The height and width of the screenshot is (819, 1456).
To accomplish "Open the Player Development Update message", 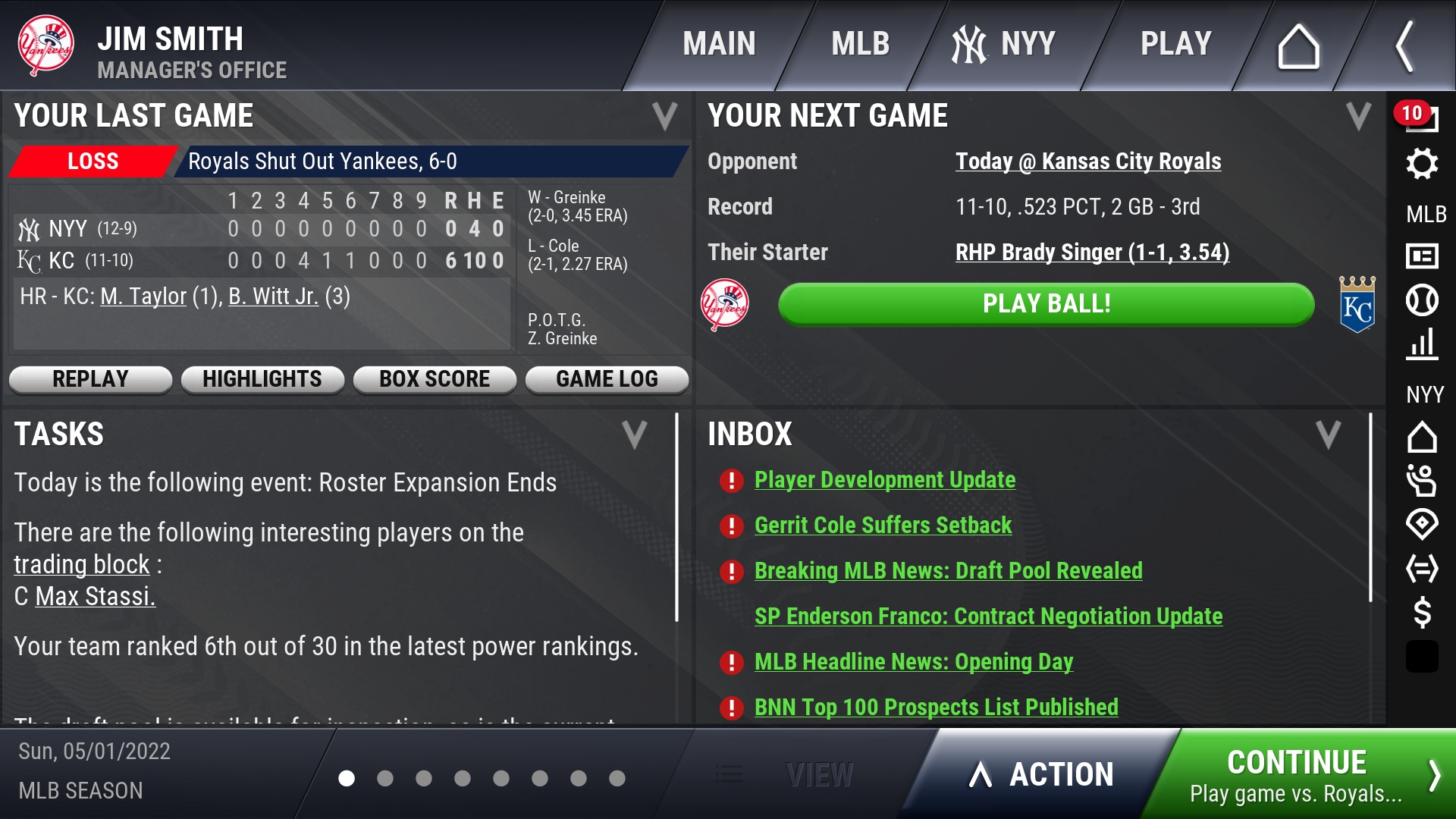I will (x=885, y=480).
